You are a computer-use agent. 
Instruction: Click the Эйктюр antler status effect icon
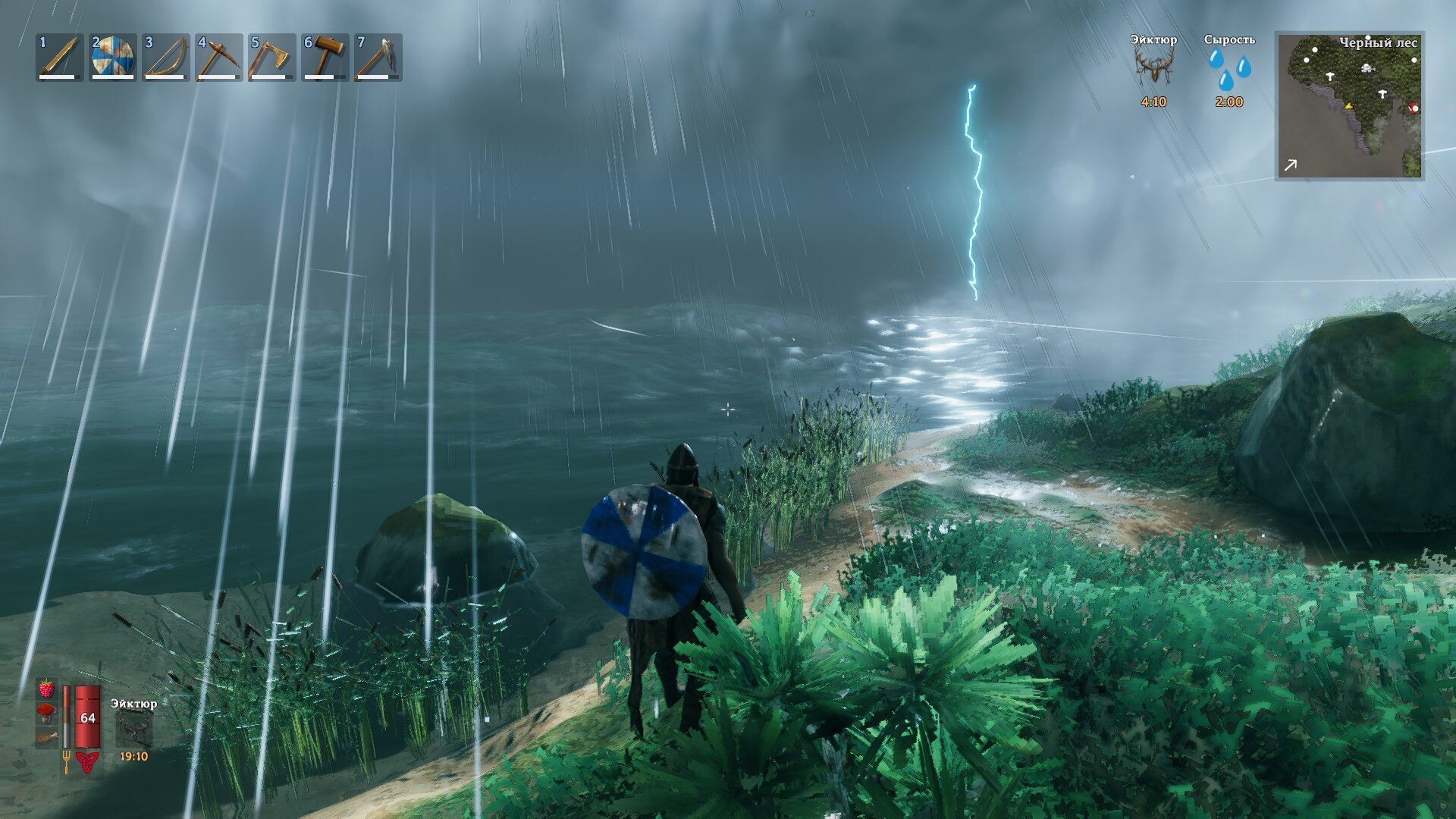pyautogui.click(x=1153, y=68)
